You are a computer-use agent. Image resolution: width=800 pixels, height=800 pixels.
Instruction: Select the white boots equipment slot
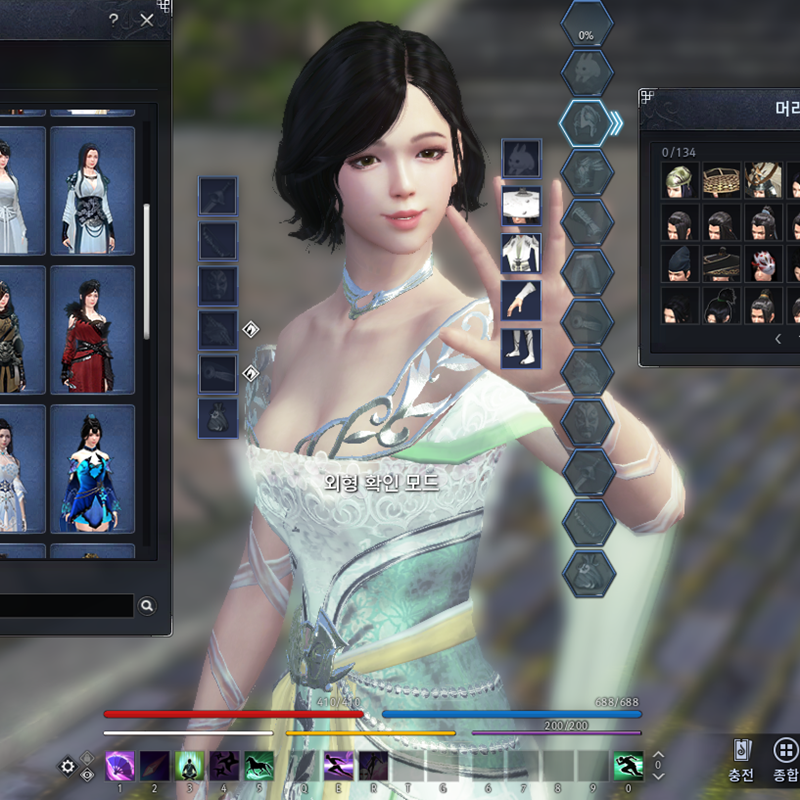coord(521,348)
